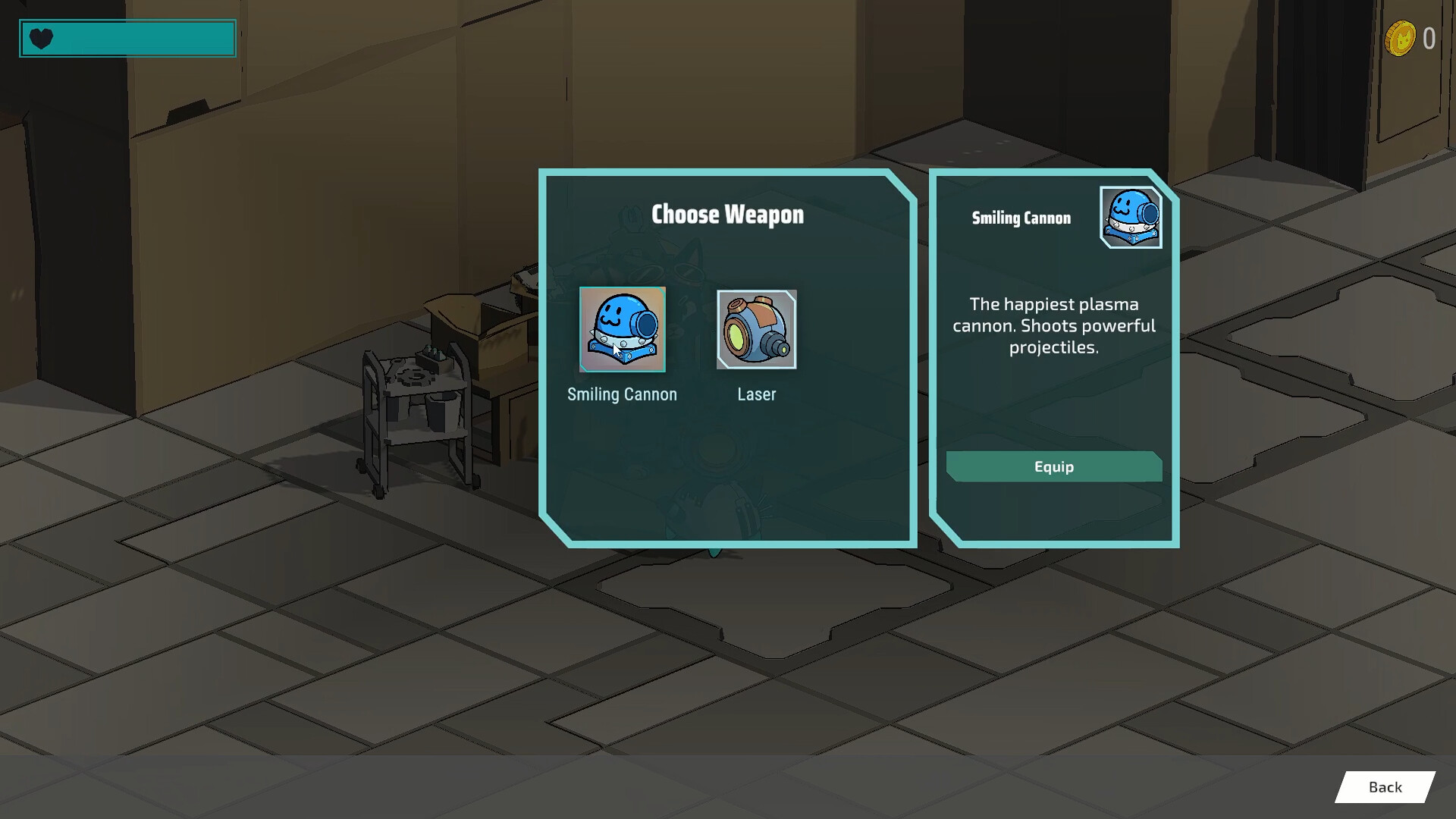Click the Smiling Cannon panel title
Screen dimensions: 1456x819
click(x=1021, y=218)
